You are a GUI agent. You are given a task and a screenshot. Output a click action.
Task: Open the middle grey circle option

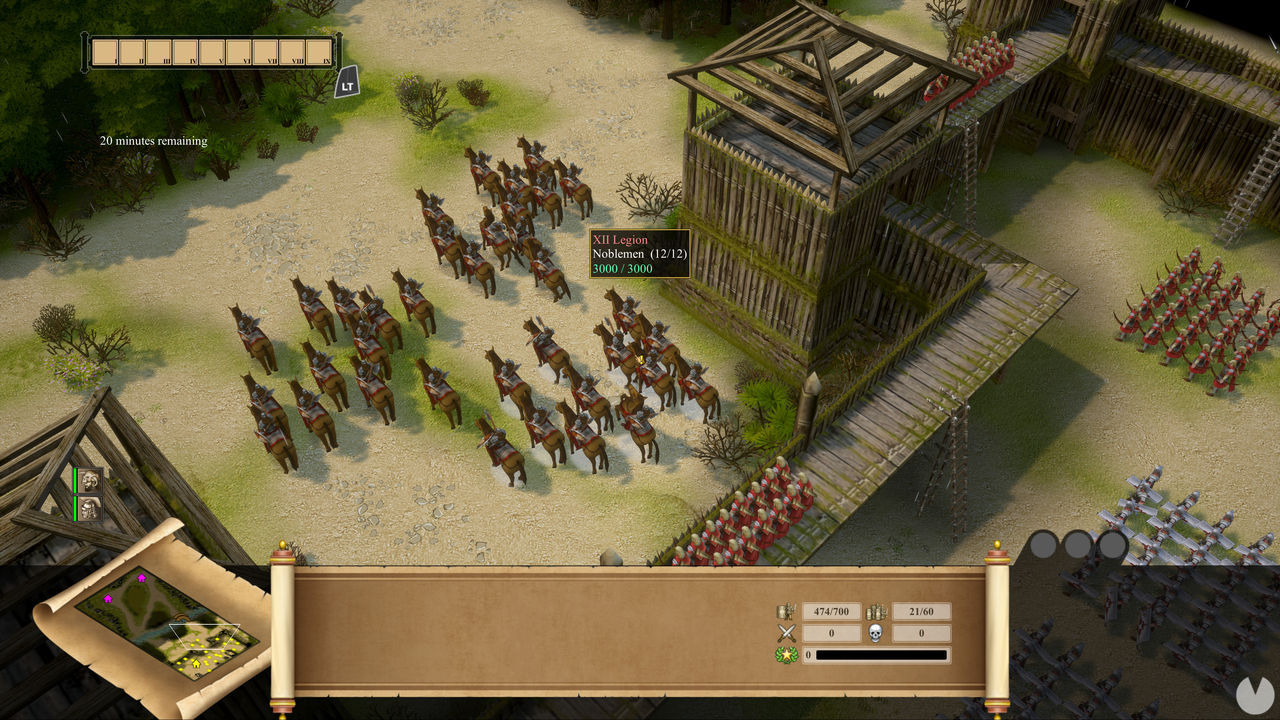coord(1075,546)
